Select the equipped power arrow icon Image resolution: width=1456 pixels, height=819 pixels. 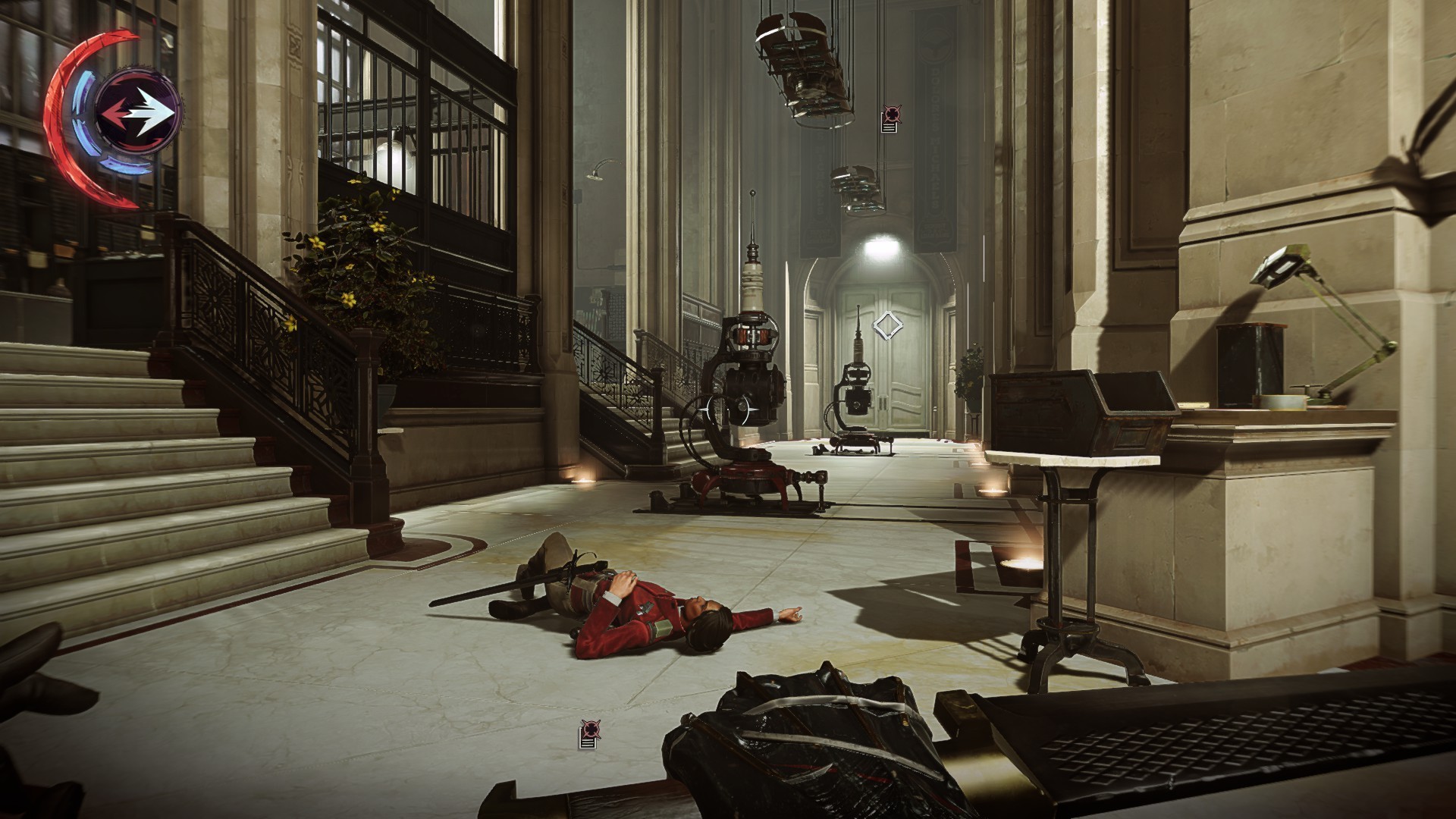[x=139, y=112]
